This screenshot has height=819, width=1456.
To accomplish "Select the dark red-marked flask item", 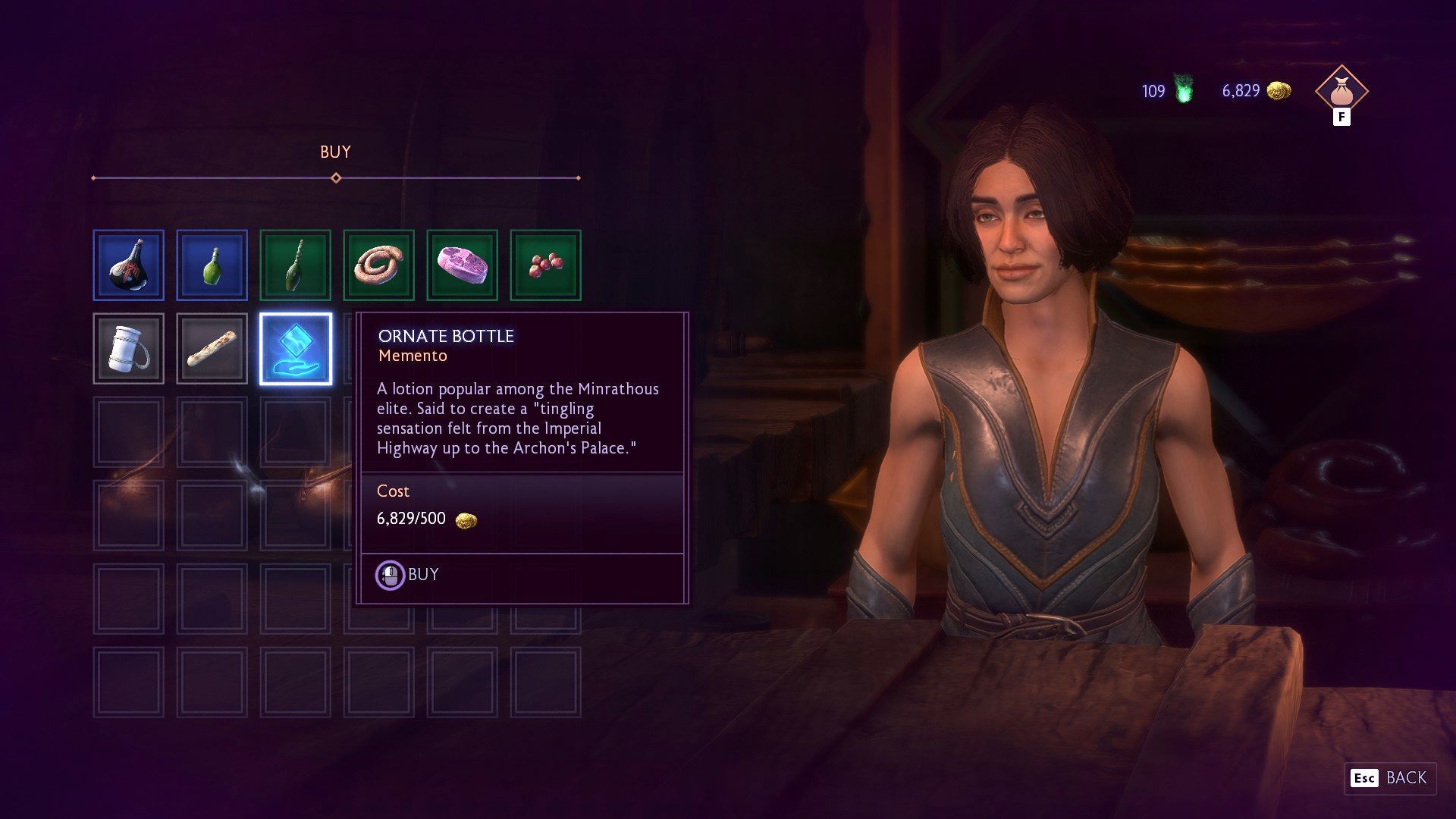I will pos(129,265).
